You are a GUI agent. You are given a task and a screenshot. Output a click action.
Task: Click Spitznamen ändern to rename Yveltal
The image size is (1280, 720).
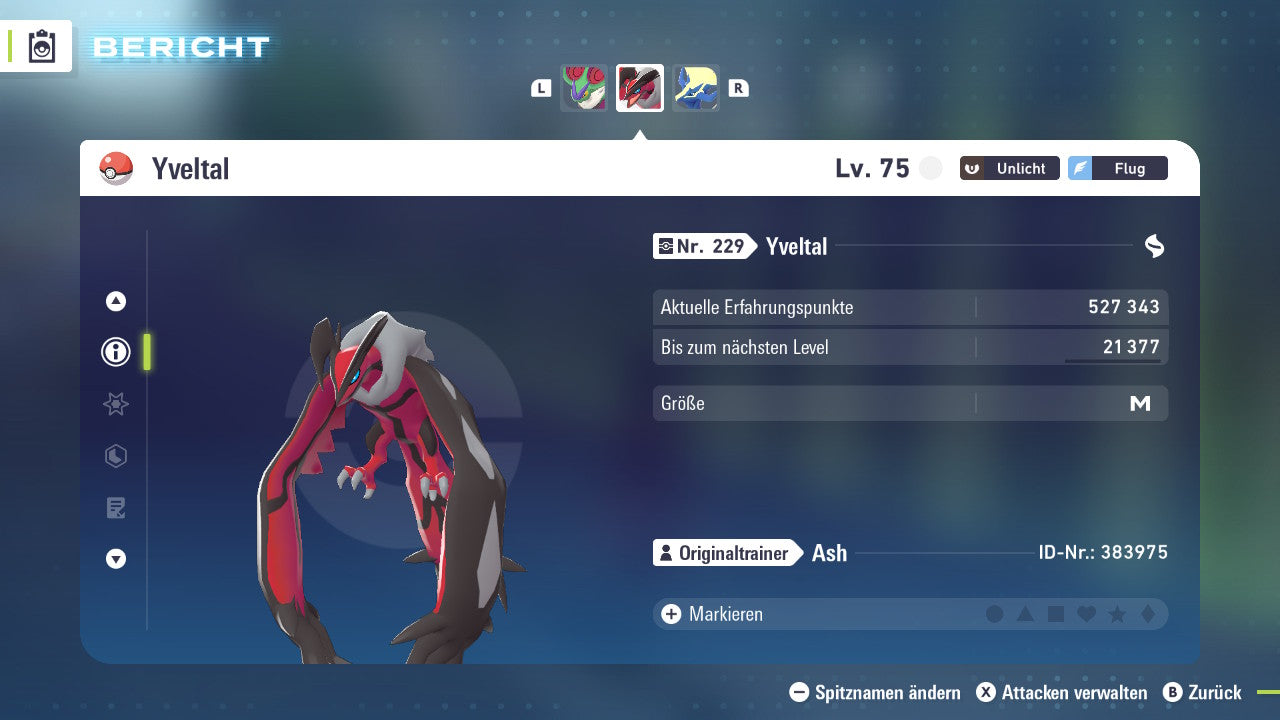[x=878, y=692]
